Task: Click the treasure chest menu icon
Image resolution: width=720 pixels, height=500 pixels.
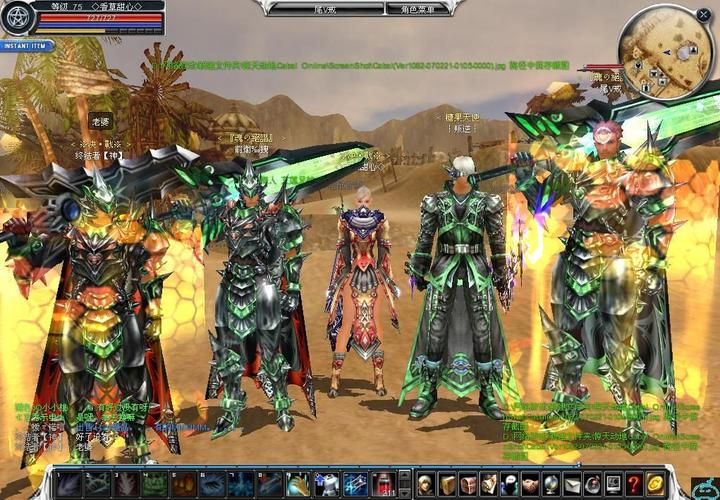Action: (x=466, y=483)
